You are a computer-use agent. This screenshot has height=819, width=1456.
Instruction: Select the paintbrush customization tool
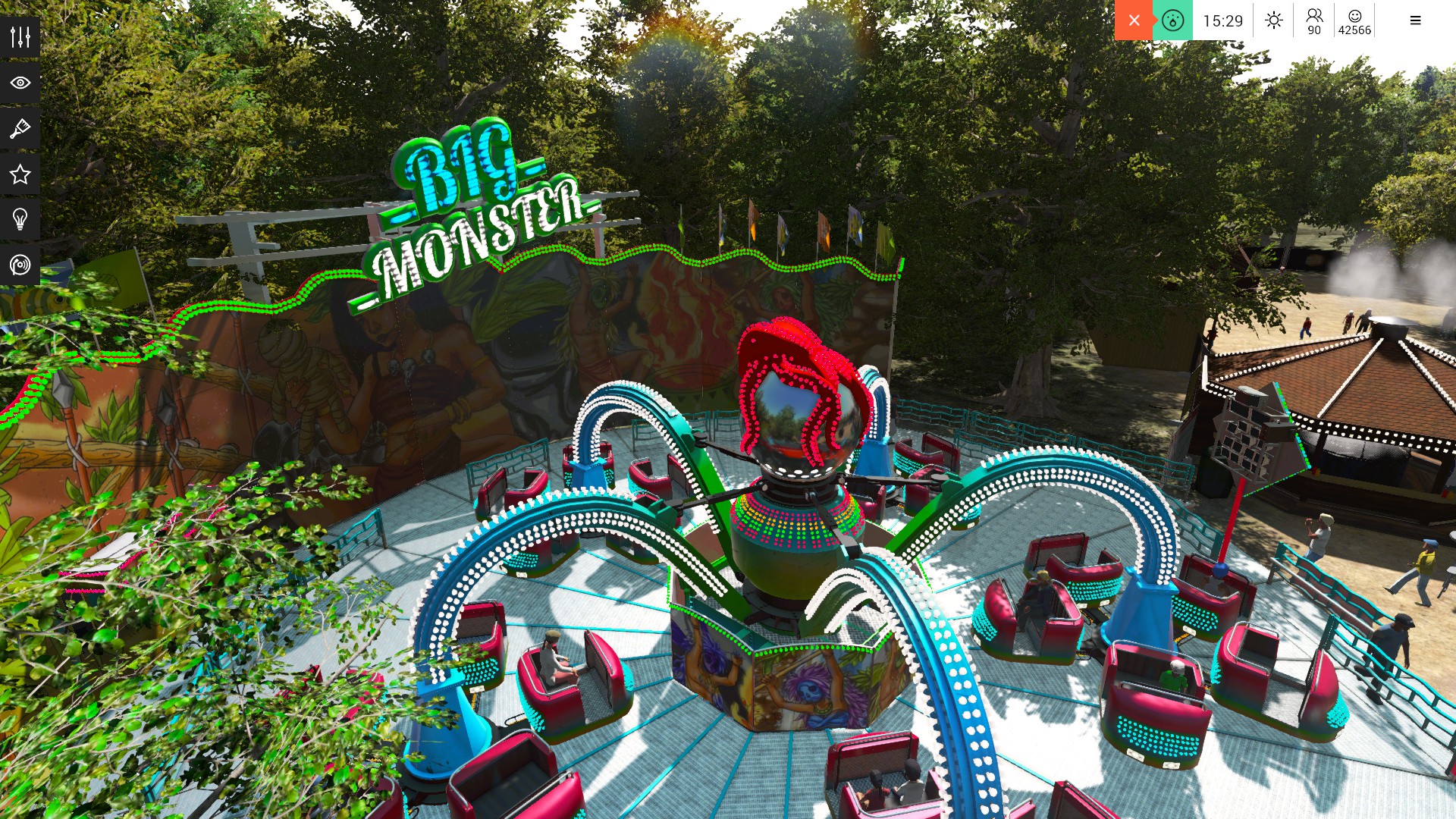click(x=20, y=128)
